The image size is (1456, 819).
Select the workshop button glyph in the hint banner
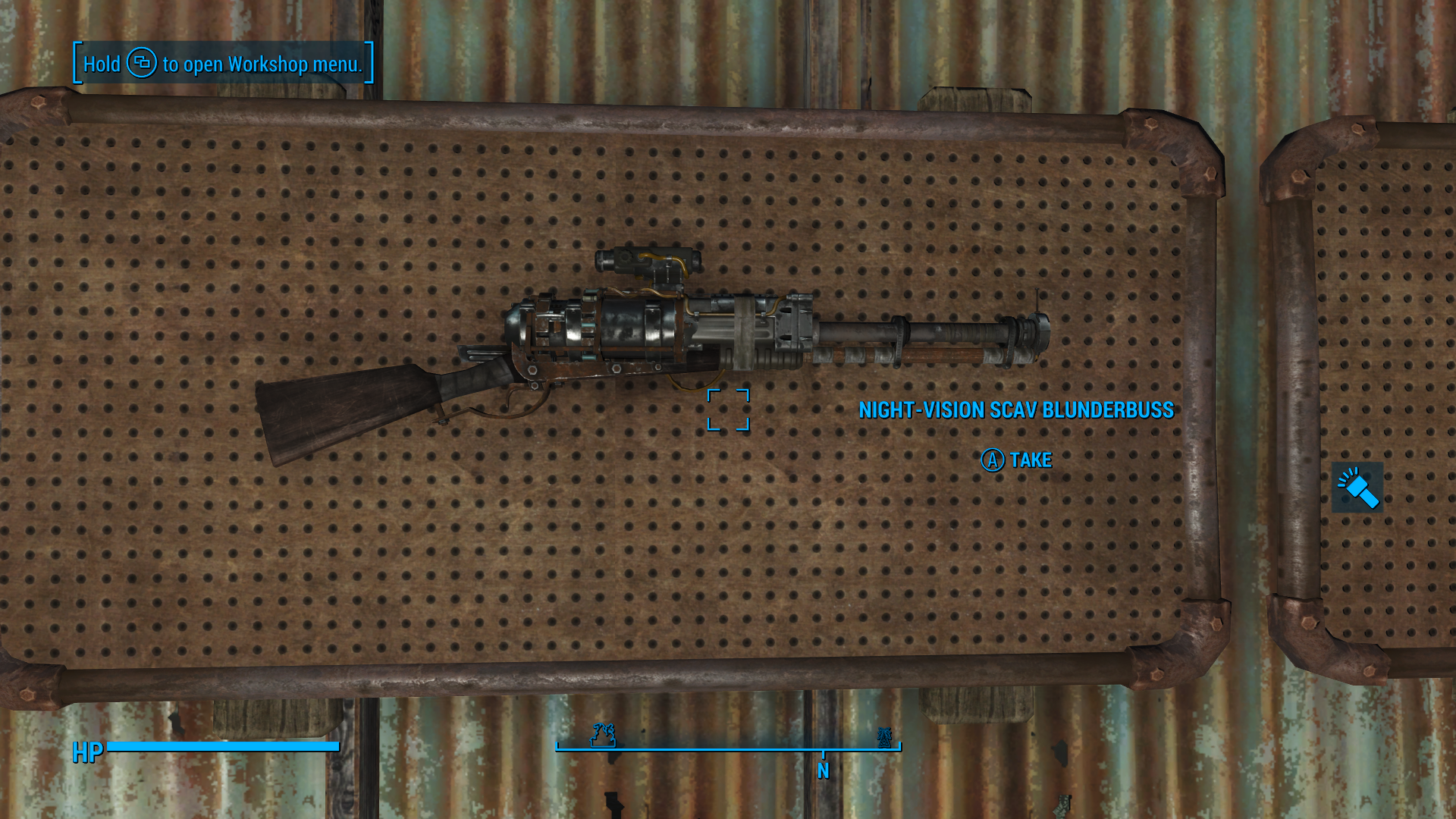tap(141, 64)
